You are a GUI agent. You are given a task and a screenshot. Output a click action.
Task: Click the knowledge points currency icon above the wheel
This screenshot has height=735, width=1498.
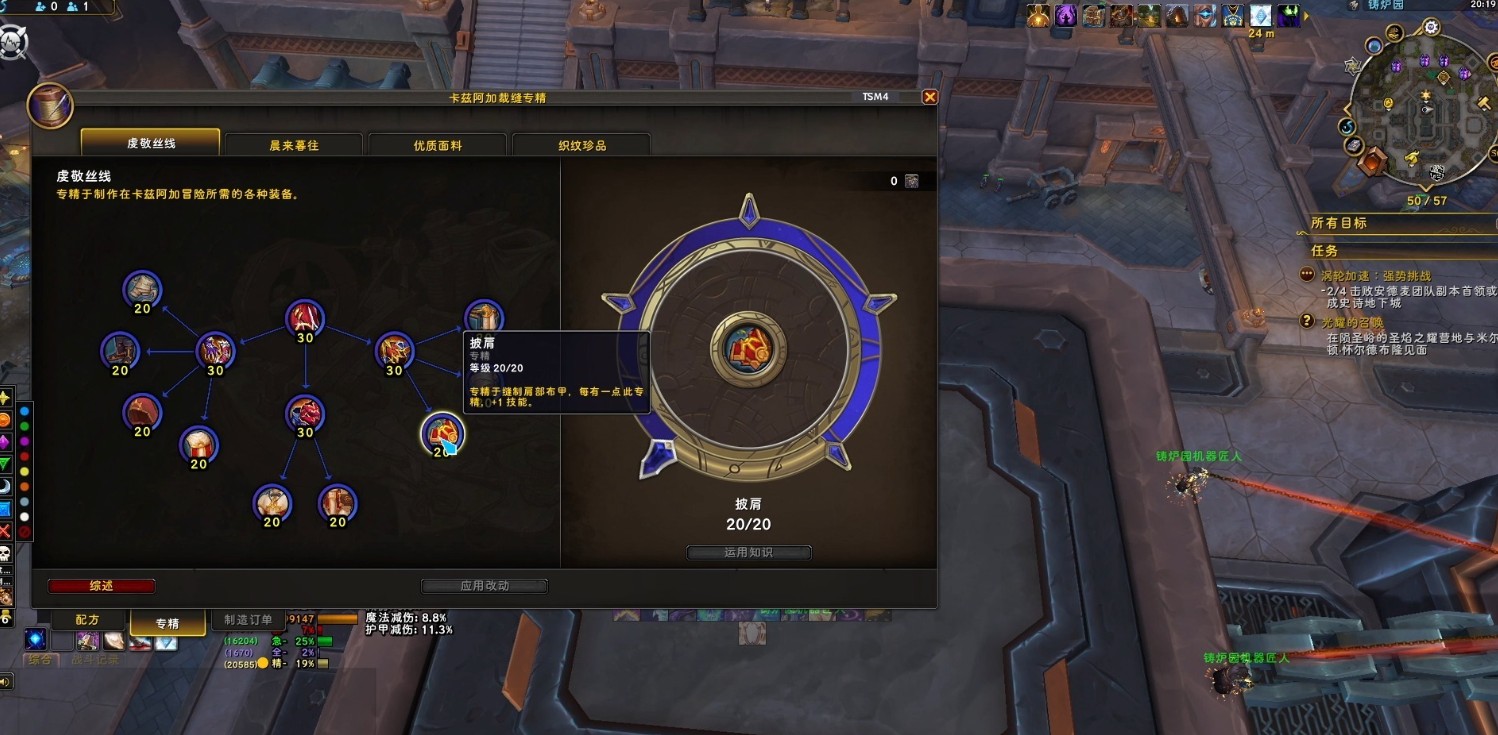click(x=910, y=180)
